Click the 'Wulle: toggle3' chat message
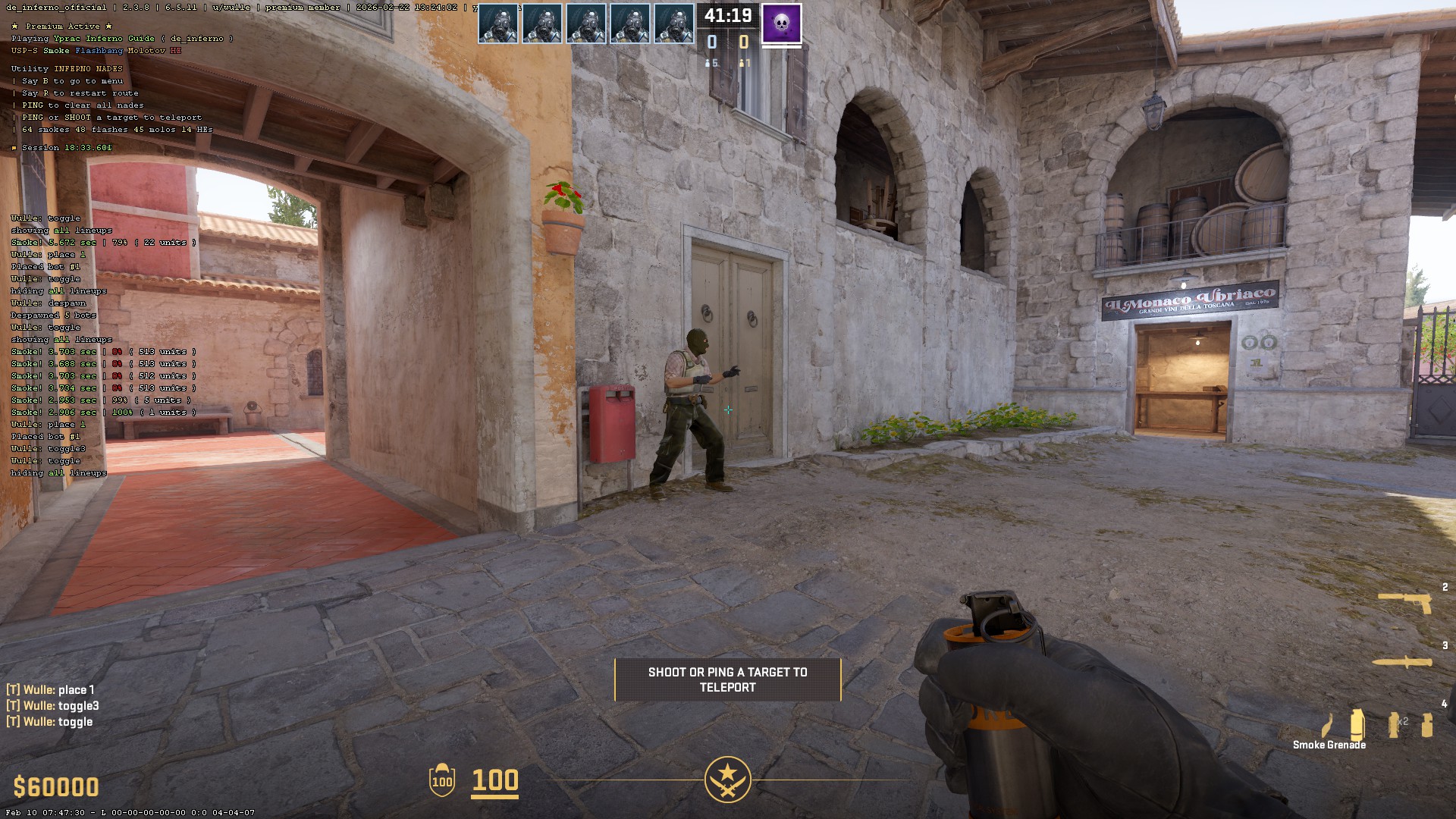This screenshot has height=819, width=1456. tap(53, 706)
